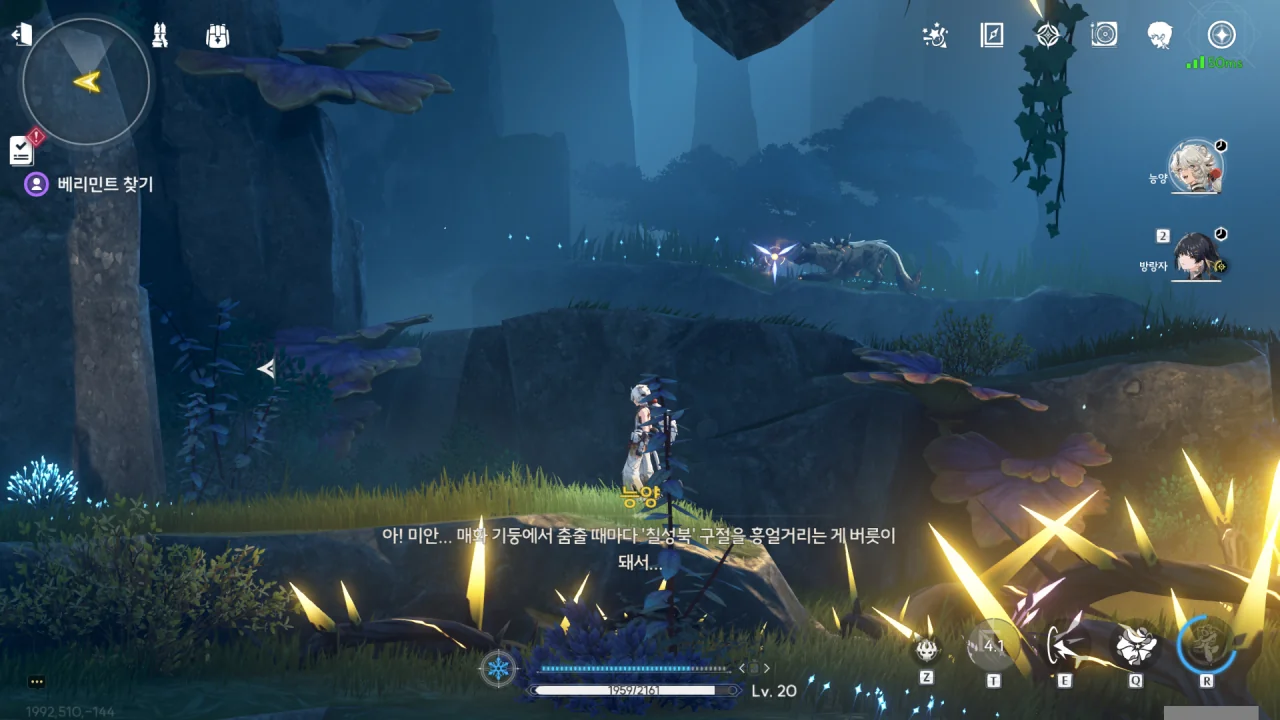
Task: Open the character head profile icon
Action: click(x=1160, y=36)
